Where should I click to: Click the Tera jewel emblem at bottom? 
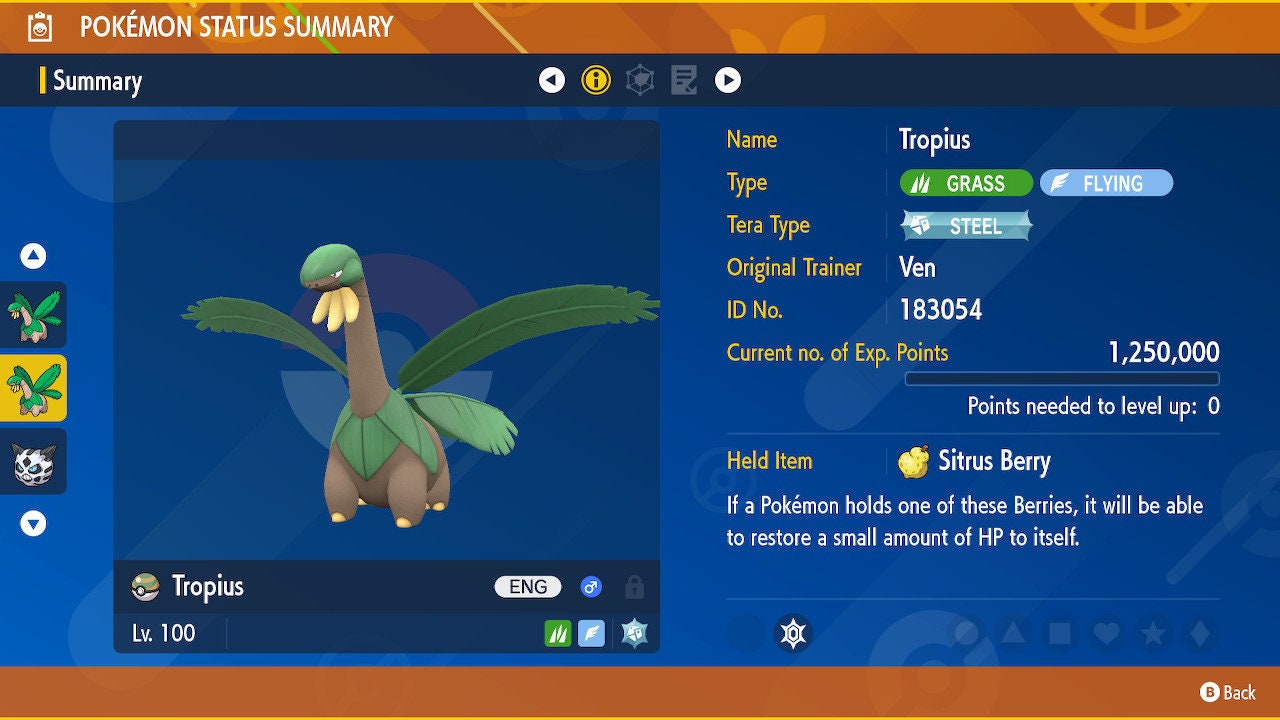click(793, 633)
